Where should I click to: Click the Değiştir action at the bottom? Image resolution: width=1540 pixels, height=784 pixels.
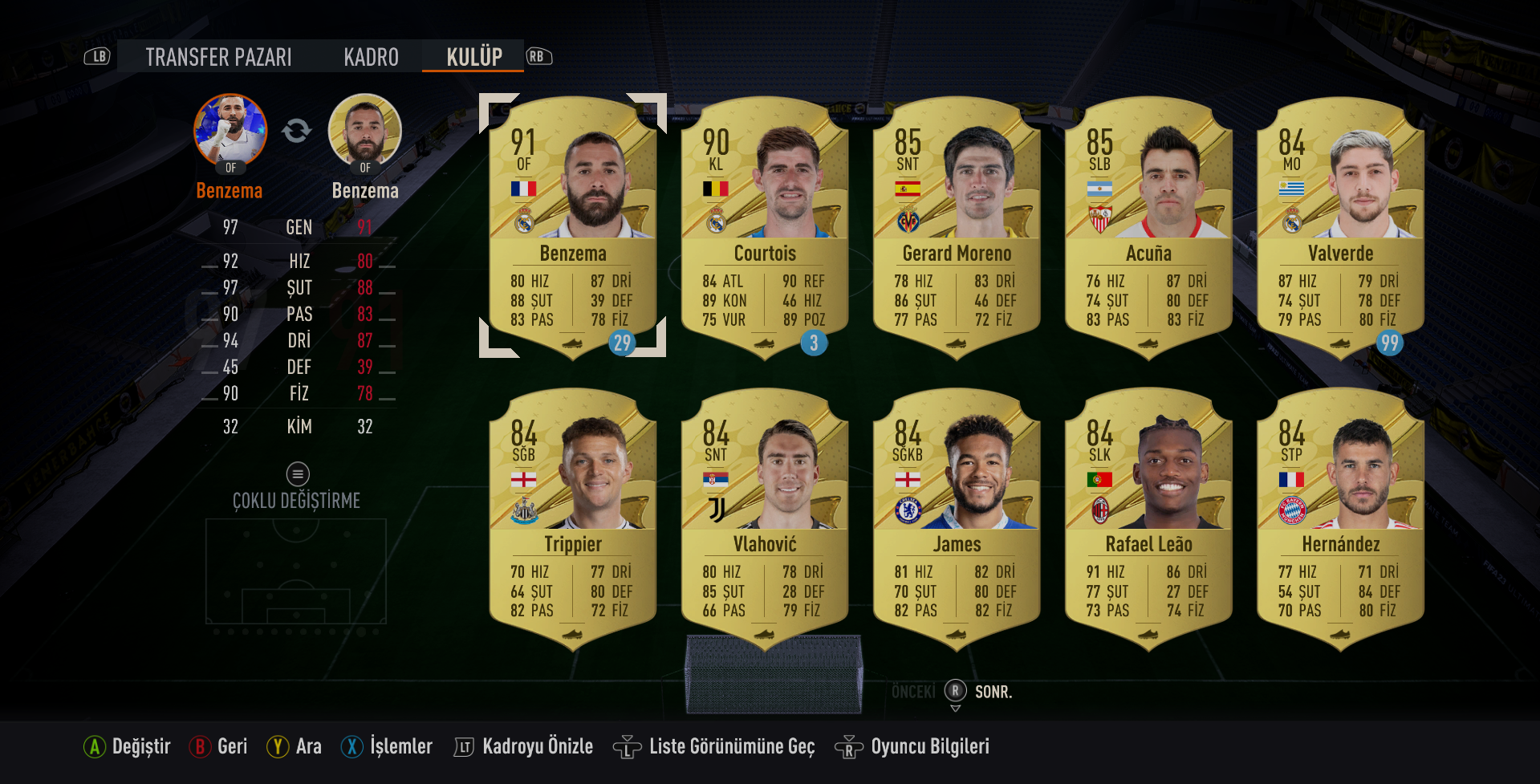(x=128, y=747)
